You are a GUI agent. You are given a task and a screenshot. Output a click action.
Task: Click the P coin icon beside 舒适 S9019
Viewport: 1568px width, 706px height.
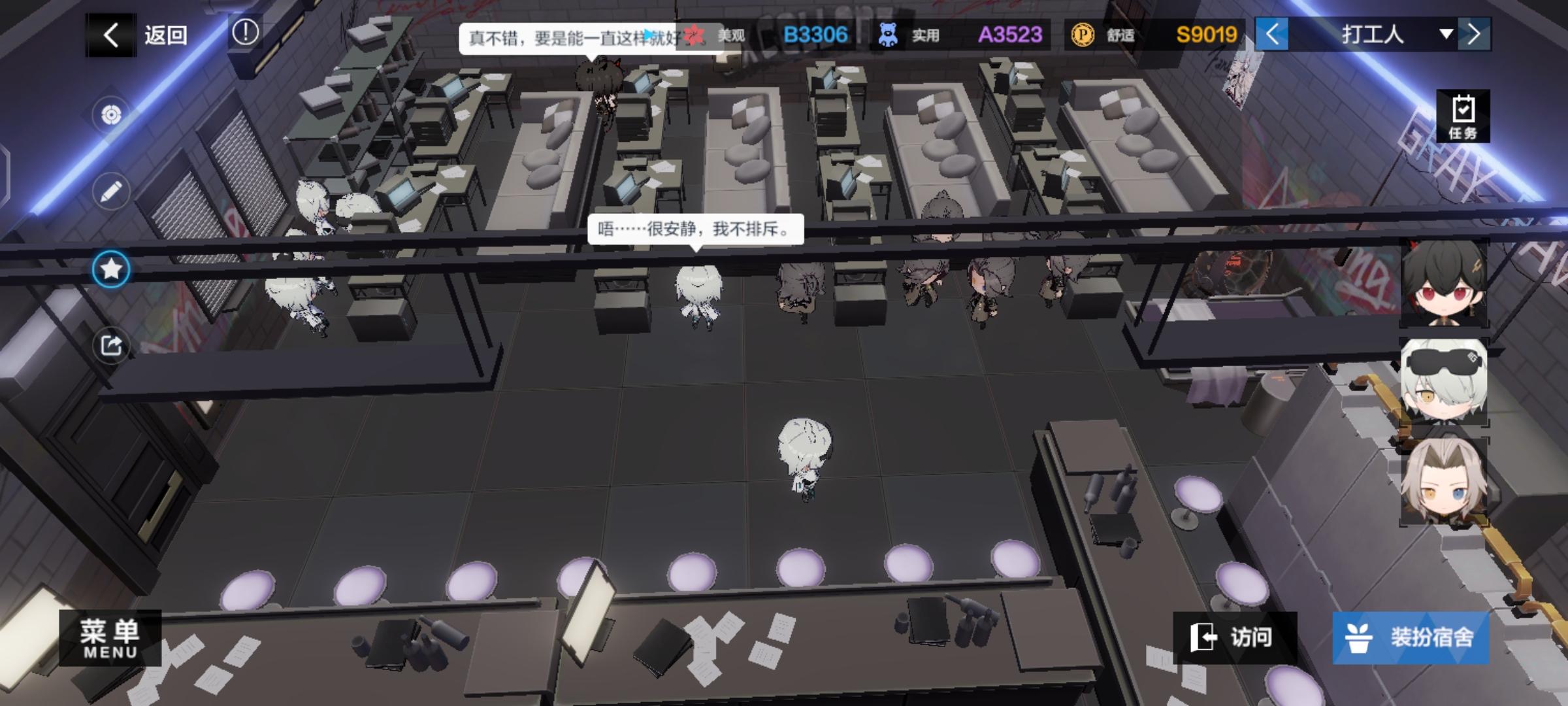click(1085, 35)
